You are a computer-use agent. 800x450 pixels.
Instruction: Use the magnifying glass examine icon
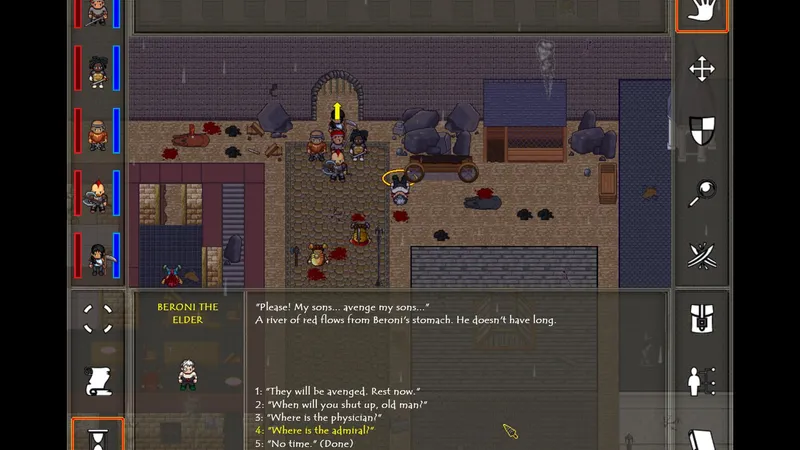point(701,193)
